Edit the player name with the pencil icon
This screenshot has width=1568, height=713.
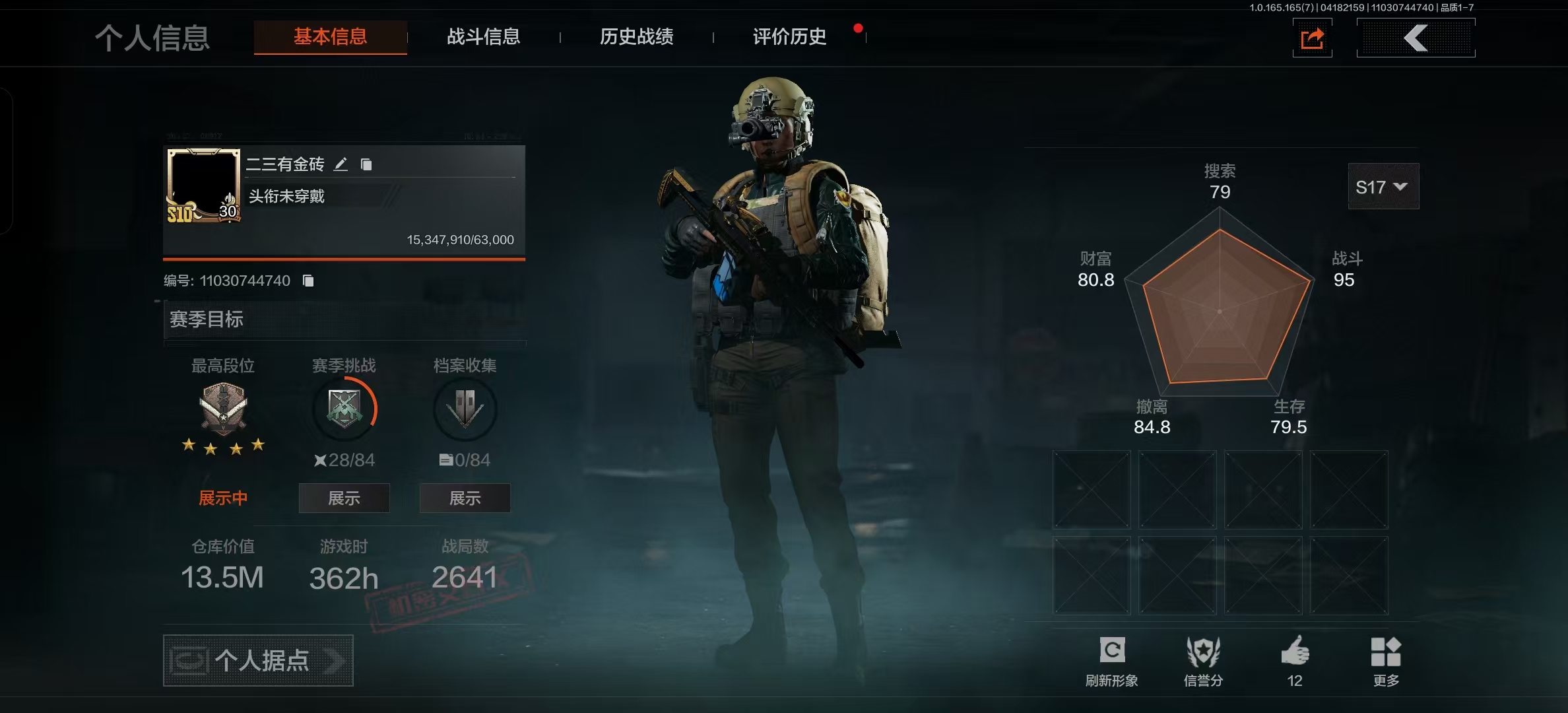341,164
